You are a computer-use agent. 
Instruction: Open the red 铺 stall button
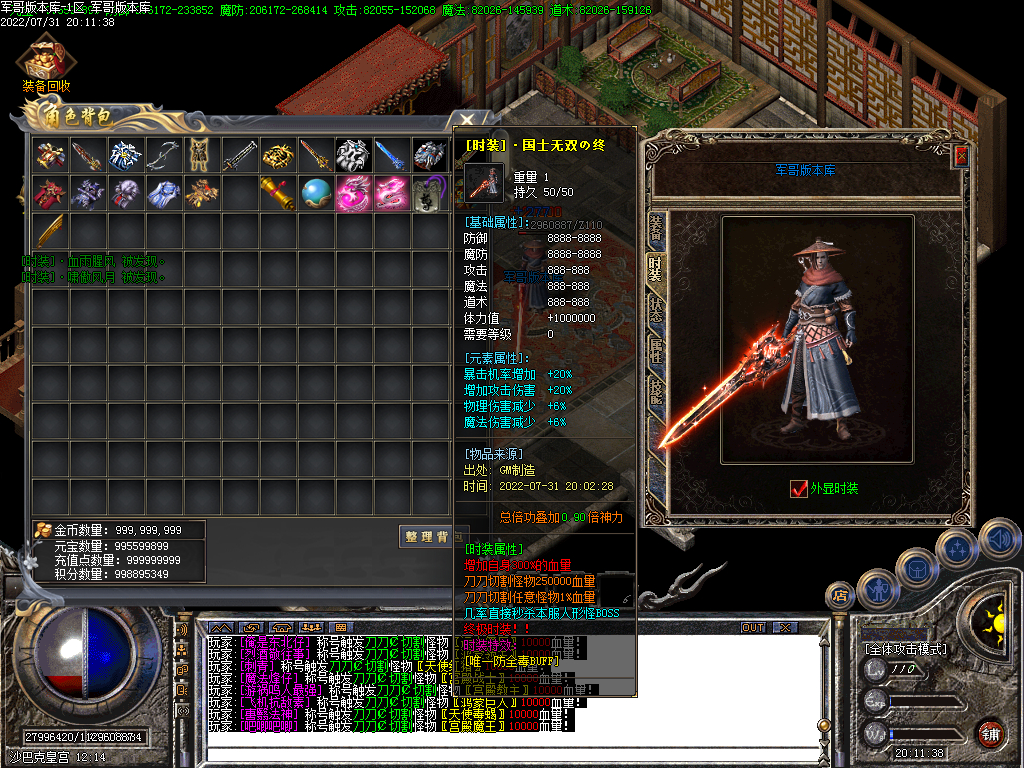[990, 733]
